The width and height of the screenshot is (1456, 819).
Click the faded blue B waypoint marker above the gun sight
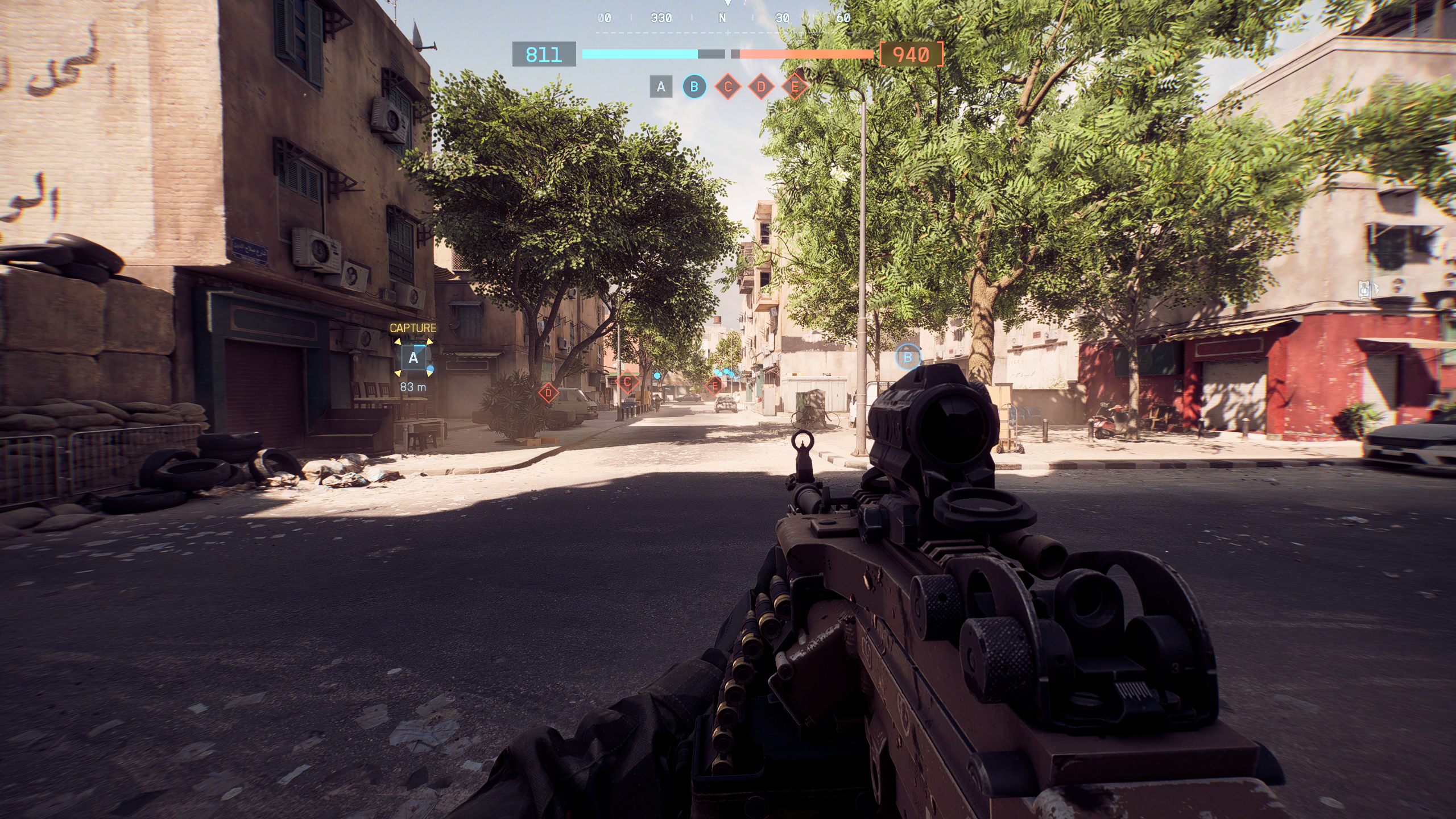coord(908,357)
